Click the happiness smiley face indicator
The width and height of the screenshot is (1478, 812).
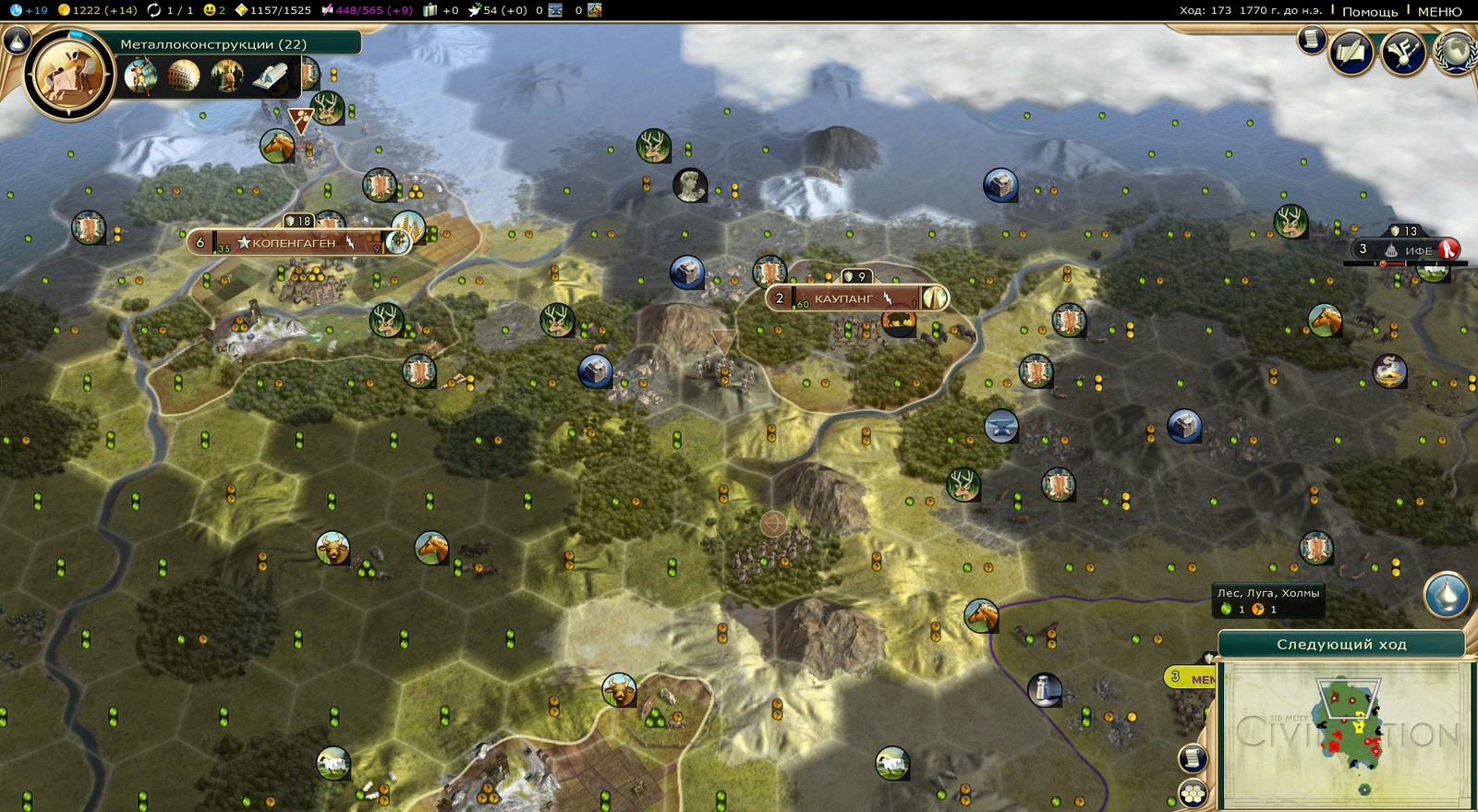(x=213, y=10)
